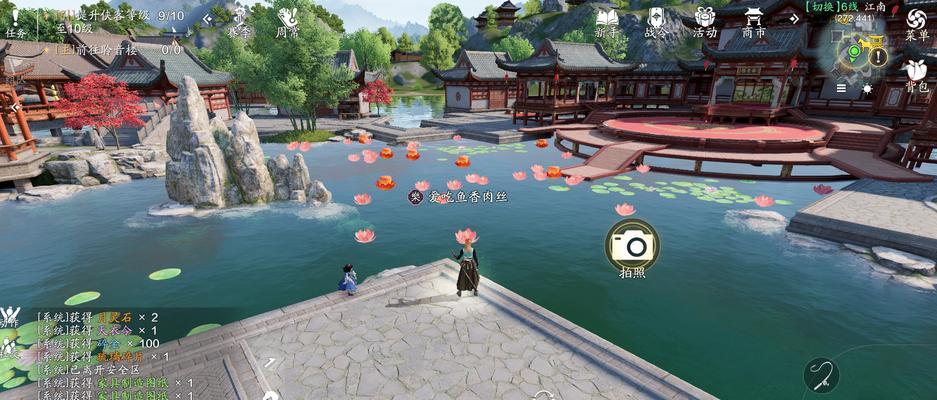This screenshot has width=937, height=400.
Task: Click the three-line list icon below minimap
Action: 841,88
